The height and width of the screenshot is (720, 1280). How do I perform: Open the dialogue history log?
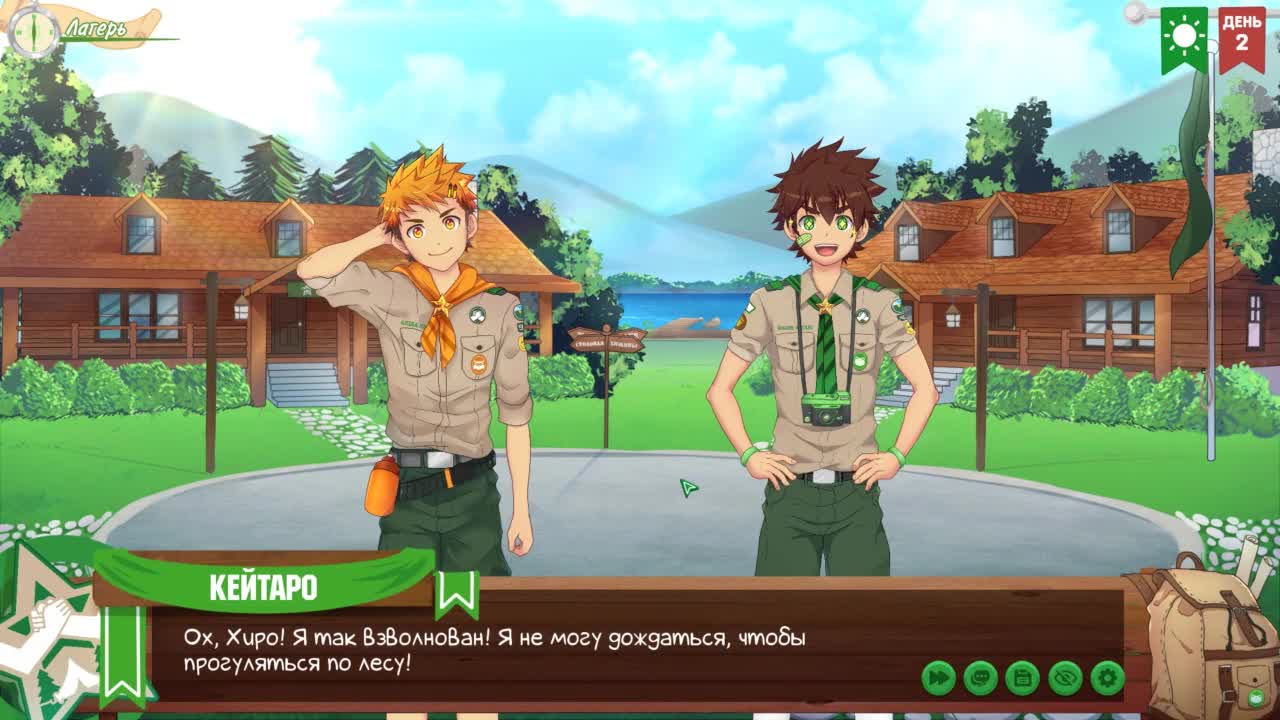(981, 678)
